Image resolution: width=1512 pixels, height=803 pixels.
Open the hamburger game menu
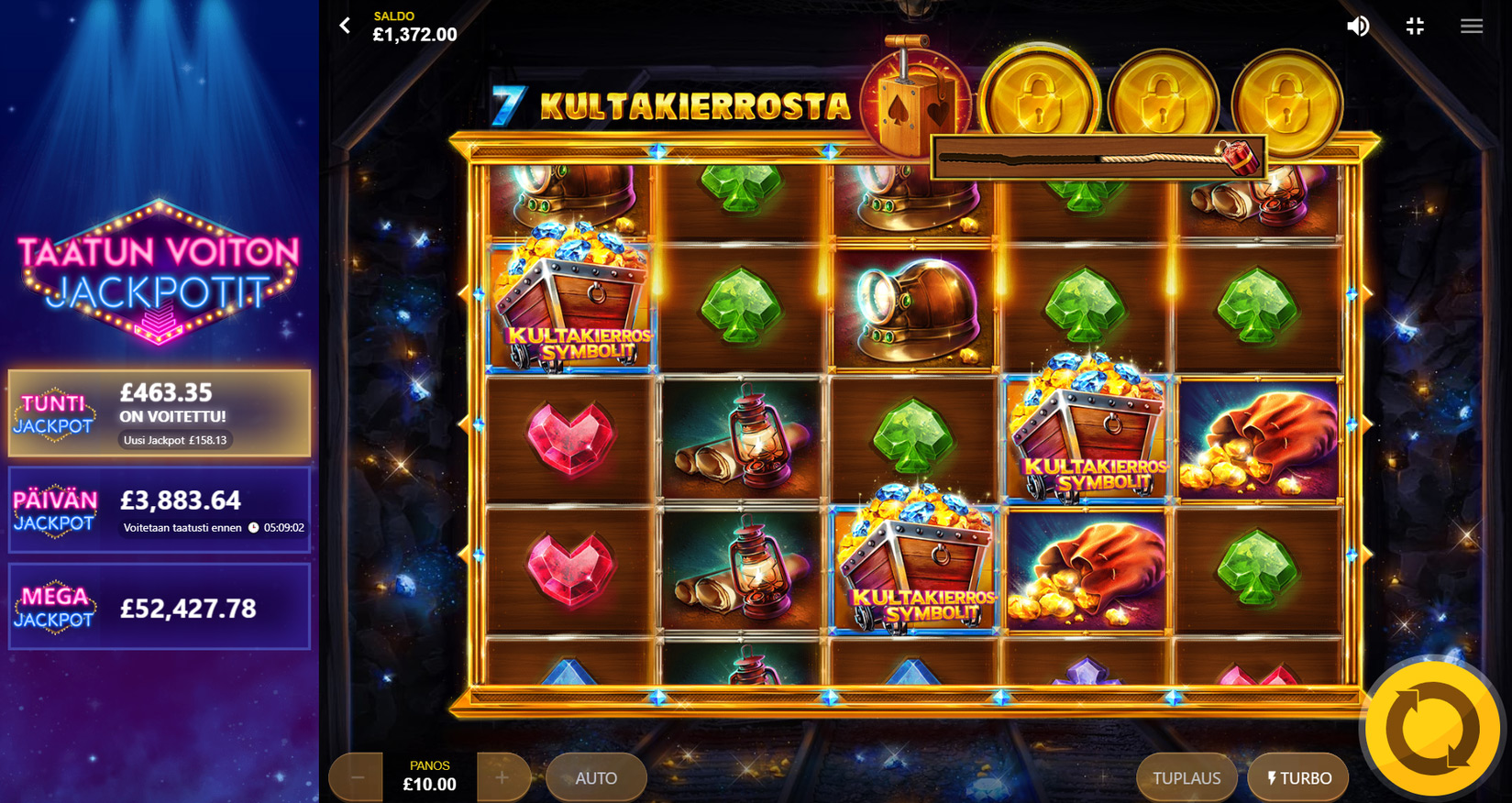pyautogui.click(x=1471, y=26)
